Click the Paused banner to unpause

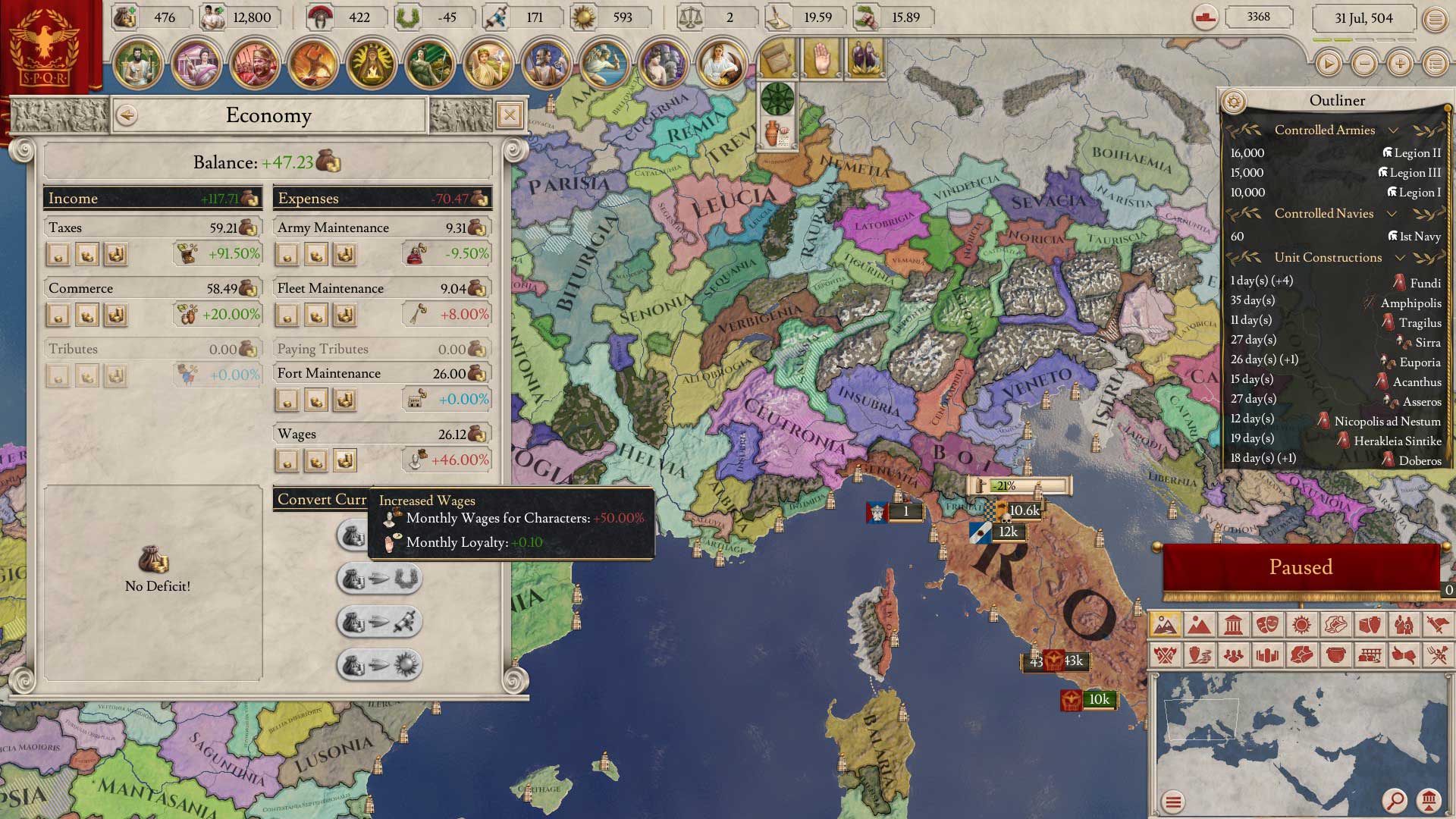click(1301, 567)
